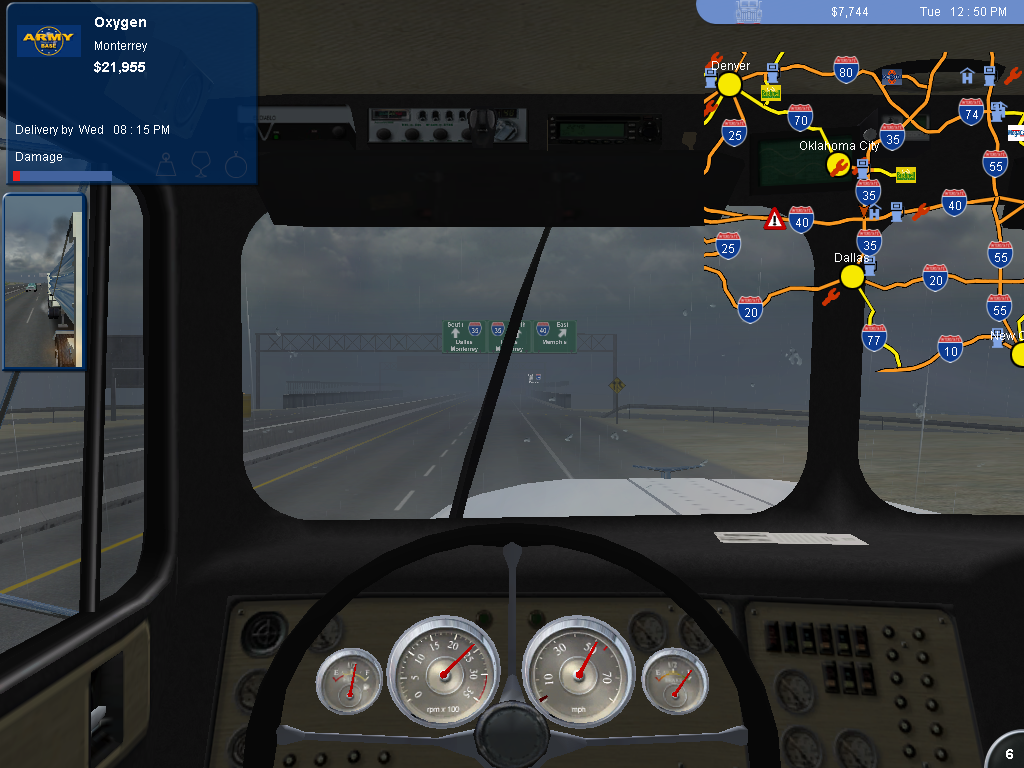This screenshot has width=1024, height=768.
Task: Choose the Dallas city marker on map
Action: [852, 276]
